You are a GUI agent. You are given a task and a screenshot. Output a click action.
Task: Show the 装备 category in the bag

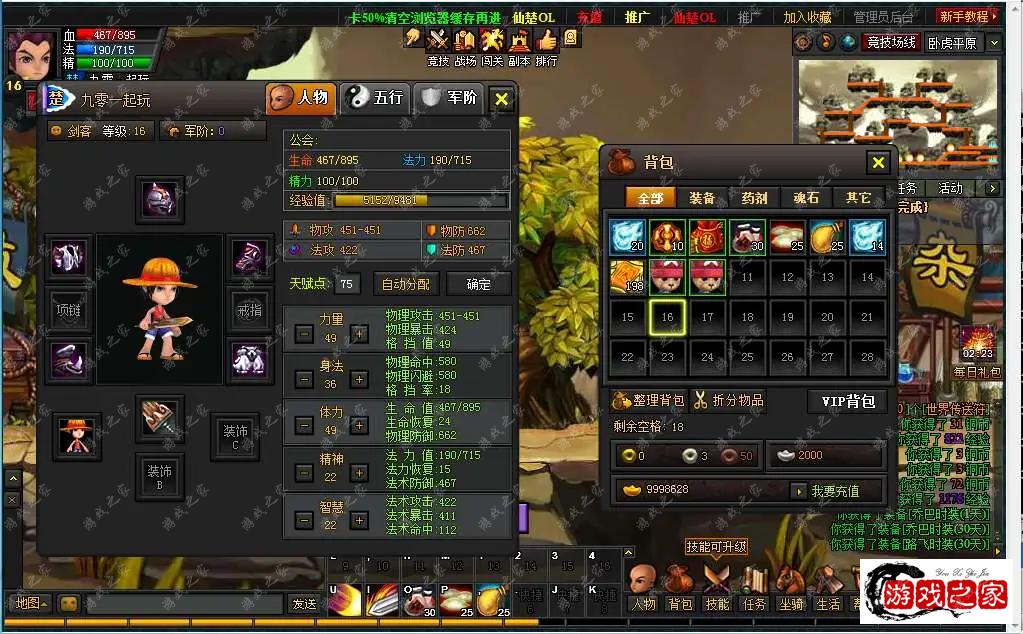click(x=702, y=198)
